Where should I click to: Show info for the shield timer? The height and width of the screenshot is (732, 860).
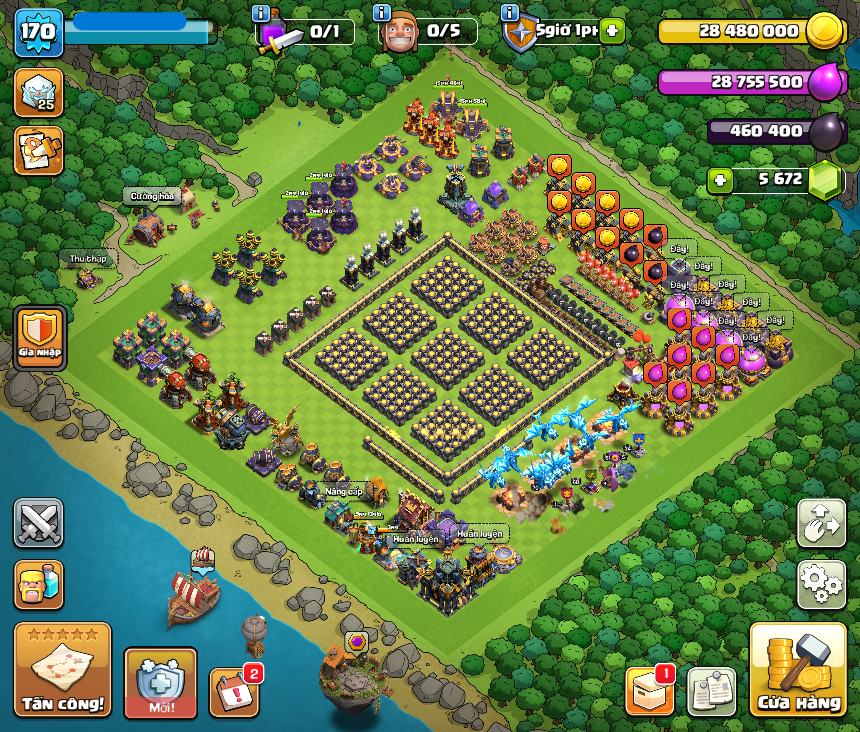510,13
